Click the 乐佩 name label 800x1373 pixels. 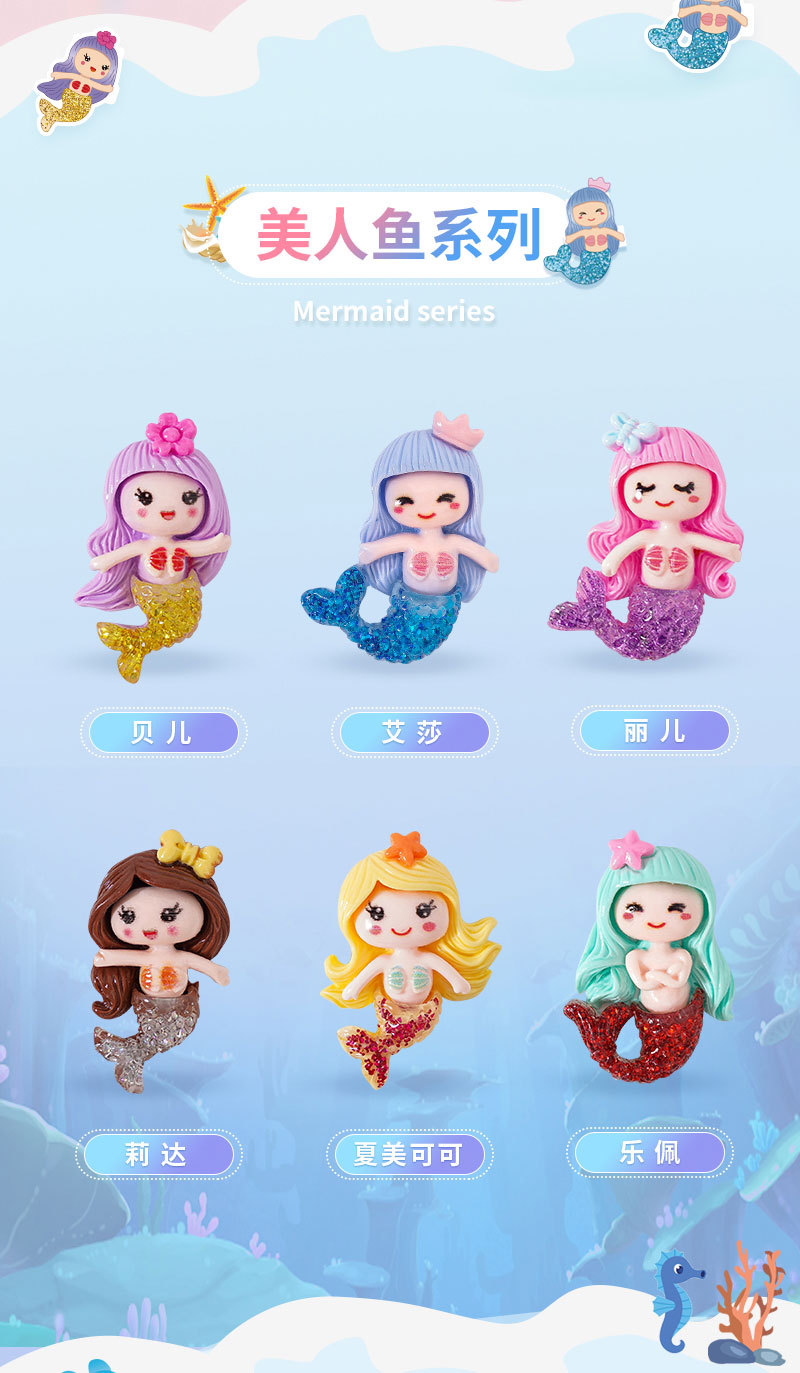tap(649, 1152)
